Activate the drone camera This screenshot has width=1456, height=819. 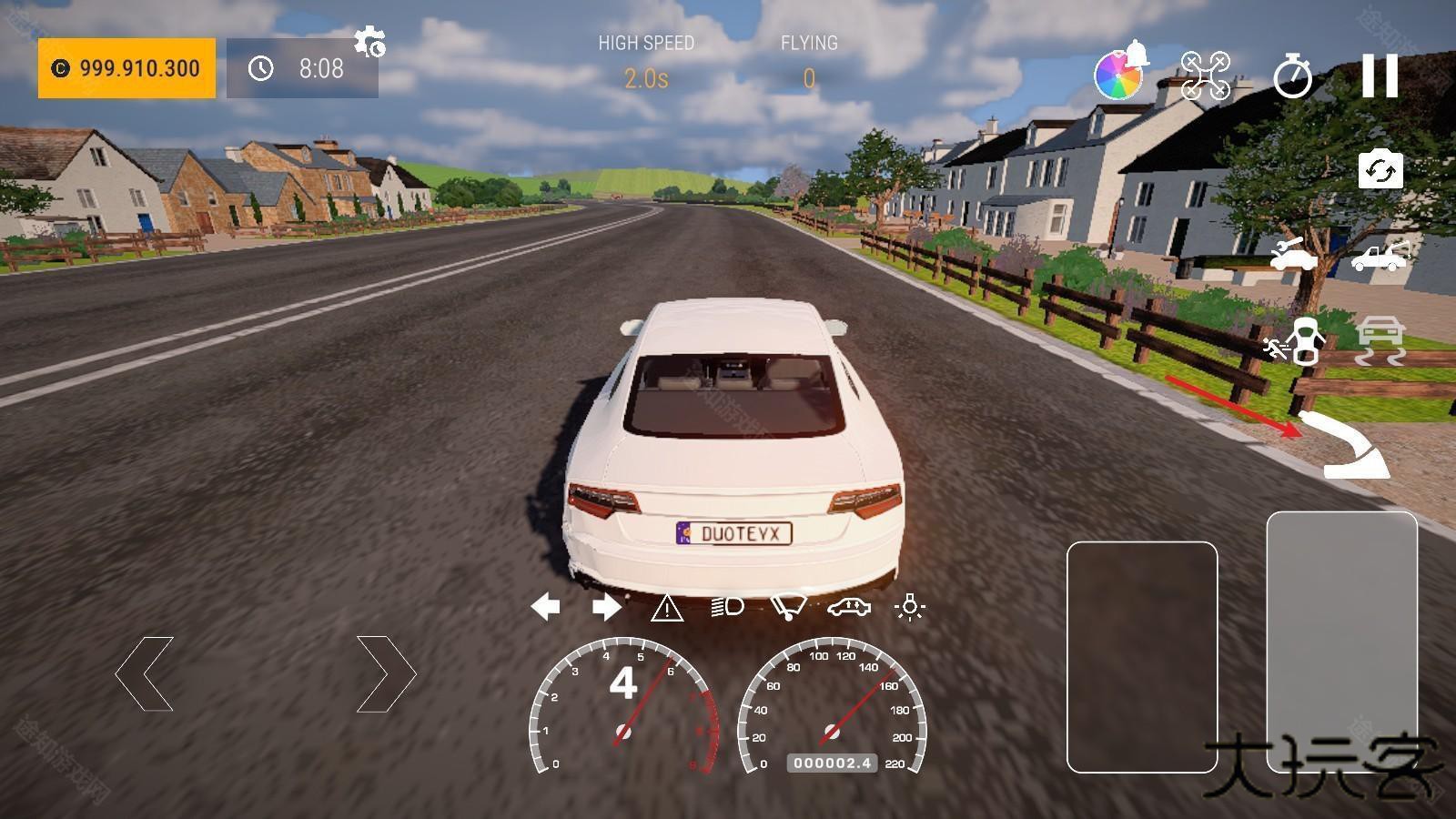(1205, 76)
